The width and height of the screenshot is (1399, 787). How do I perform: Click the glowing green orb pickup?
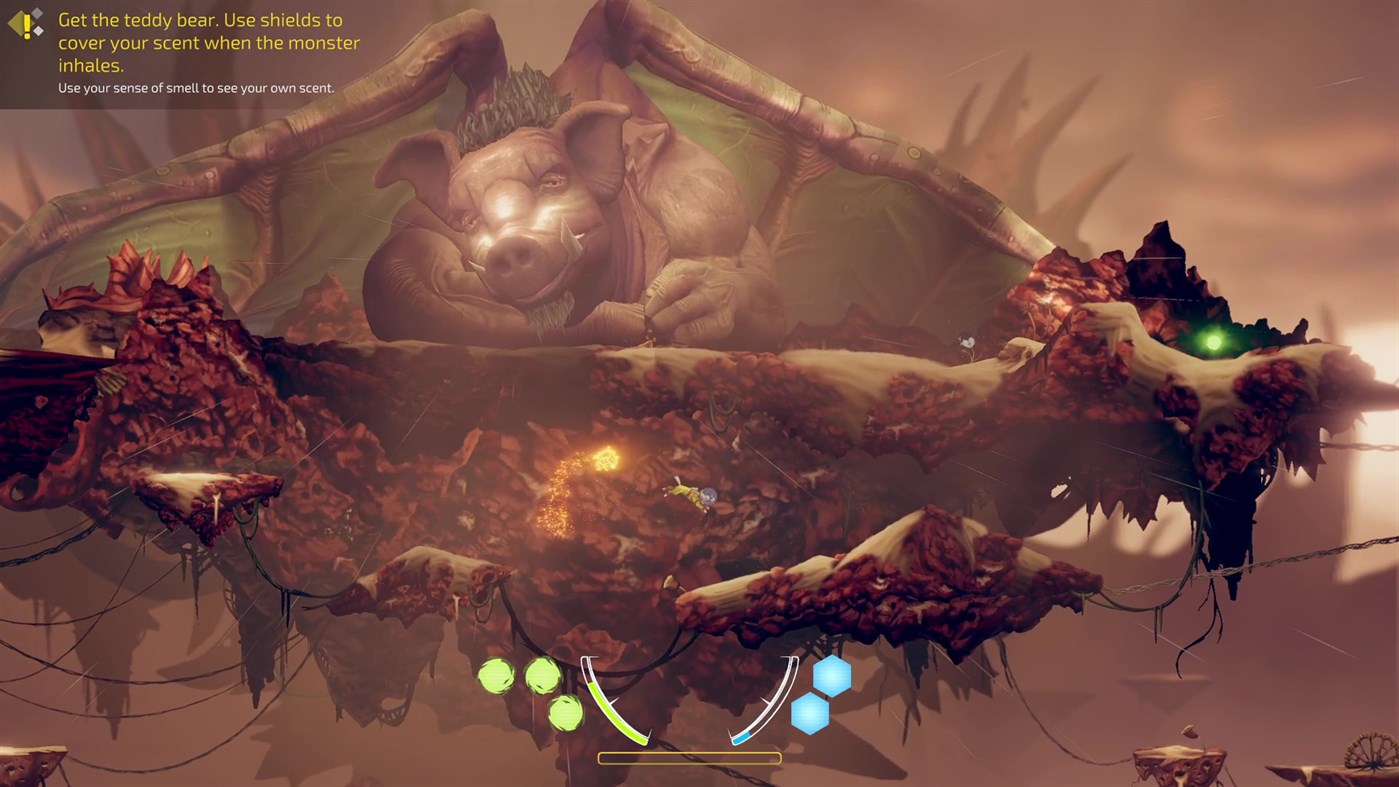[1213, 341]
